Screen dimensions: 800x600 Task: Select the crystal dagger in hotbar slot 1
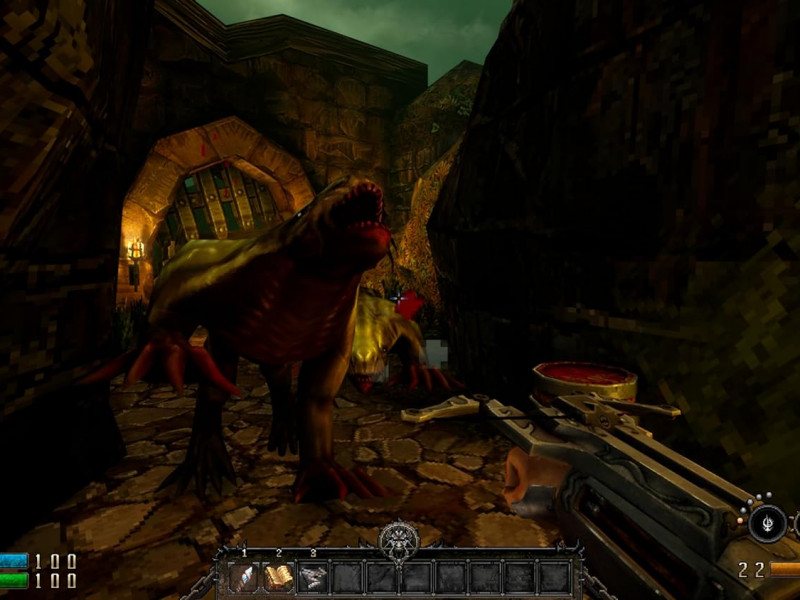point(244,577)
